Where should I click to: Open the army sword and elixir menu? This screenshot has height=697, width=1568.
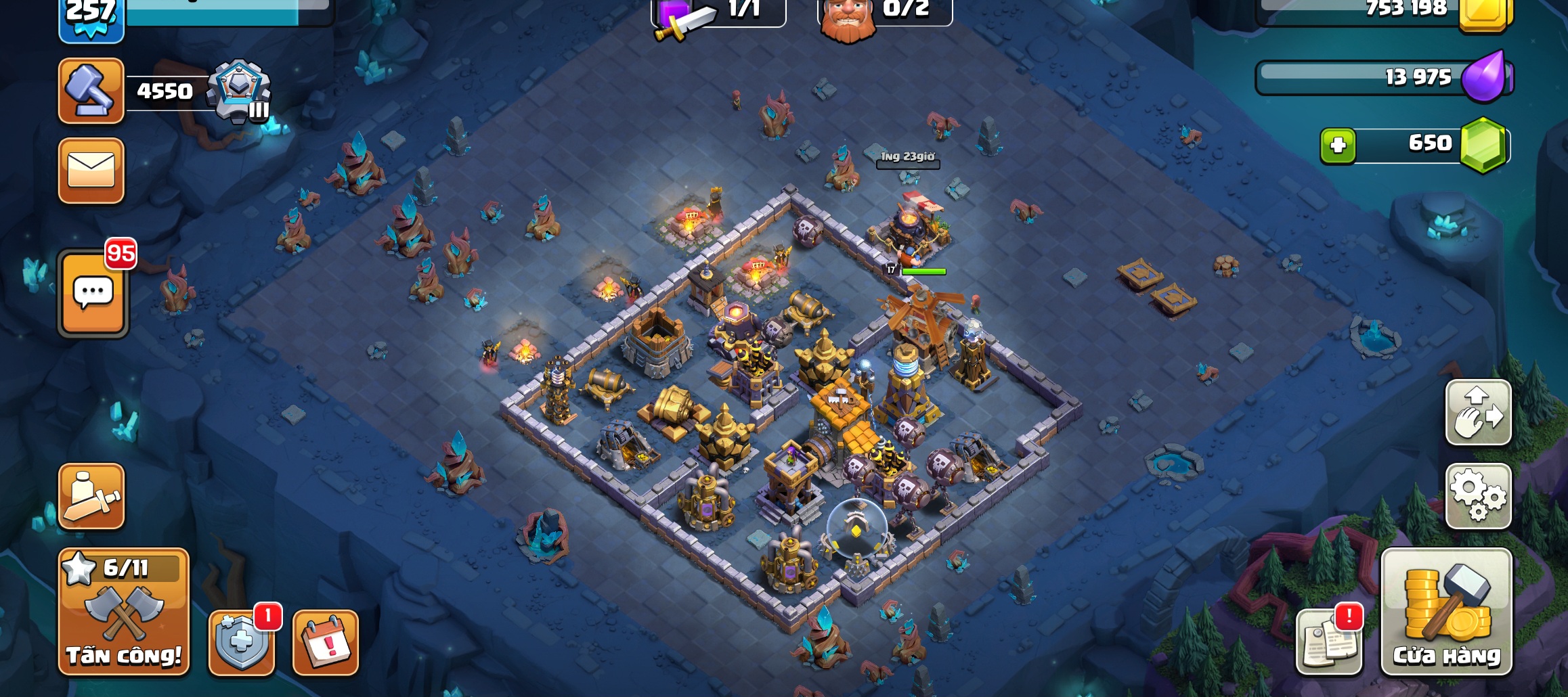tap(91, 496)
